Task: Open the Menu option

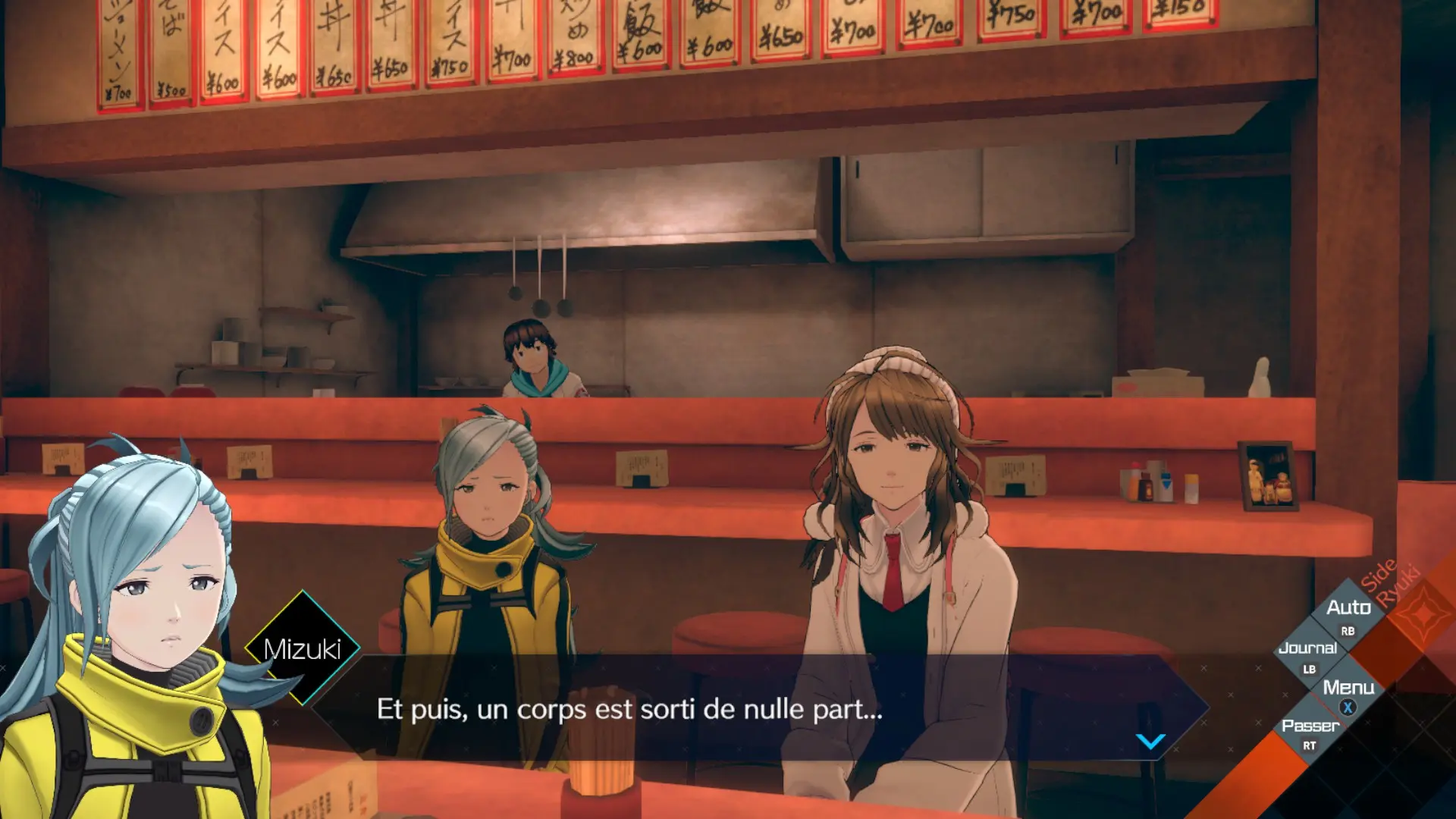Action: pos(1348,689)
